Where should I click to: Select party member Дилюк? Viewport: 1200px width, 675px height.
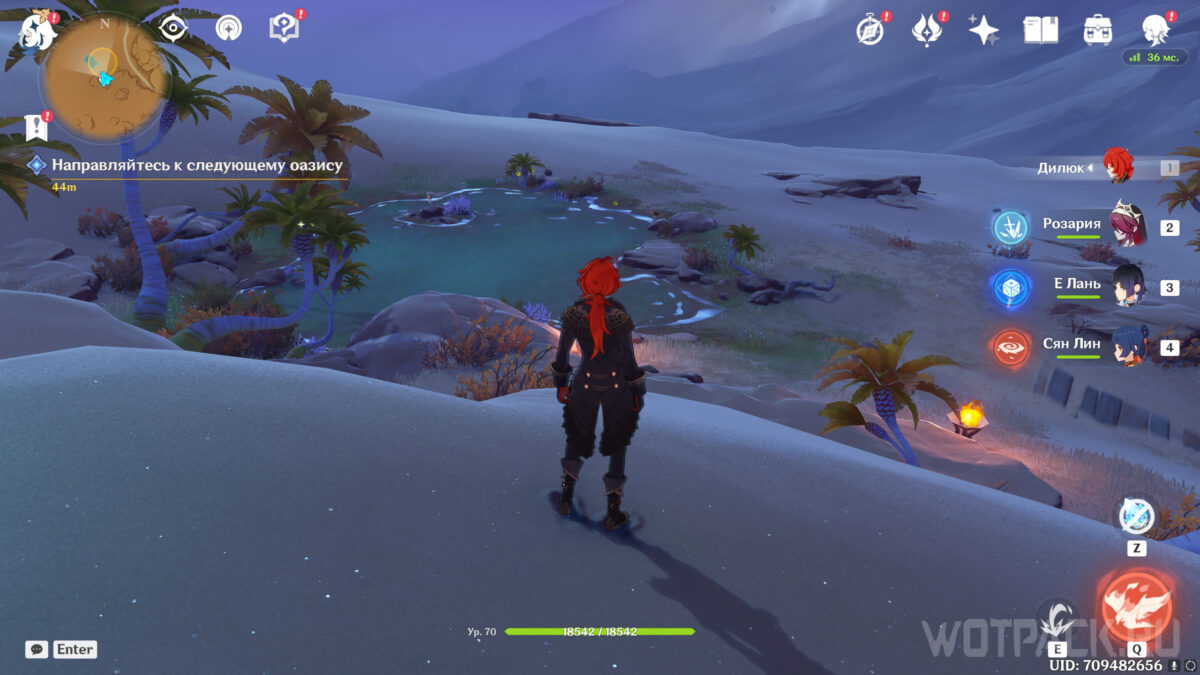tap(1116, 167)
